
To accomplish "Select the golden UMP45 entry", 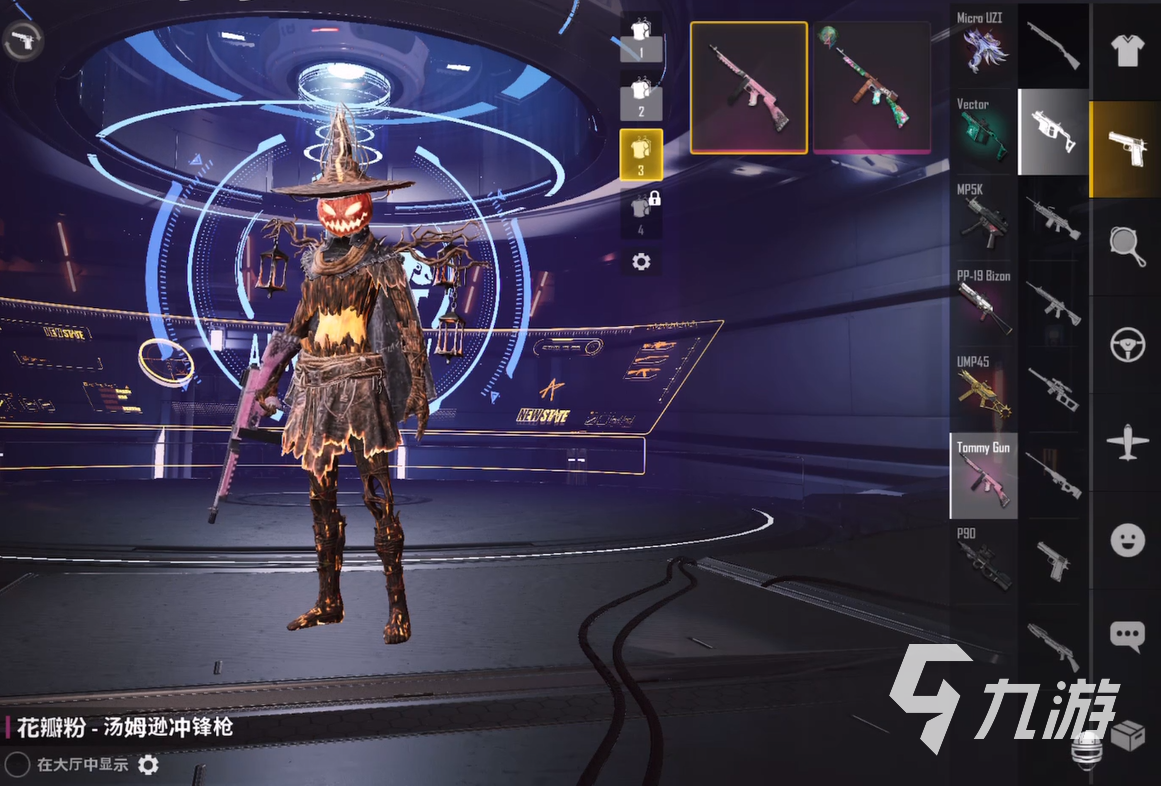I will point(983,390).
